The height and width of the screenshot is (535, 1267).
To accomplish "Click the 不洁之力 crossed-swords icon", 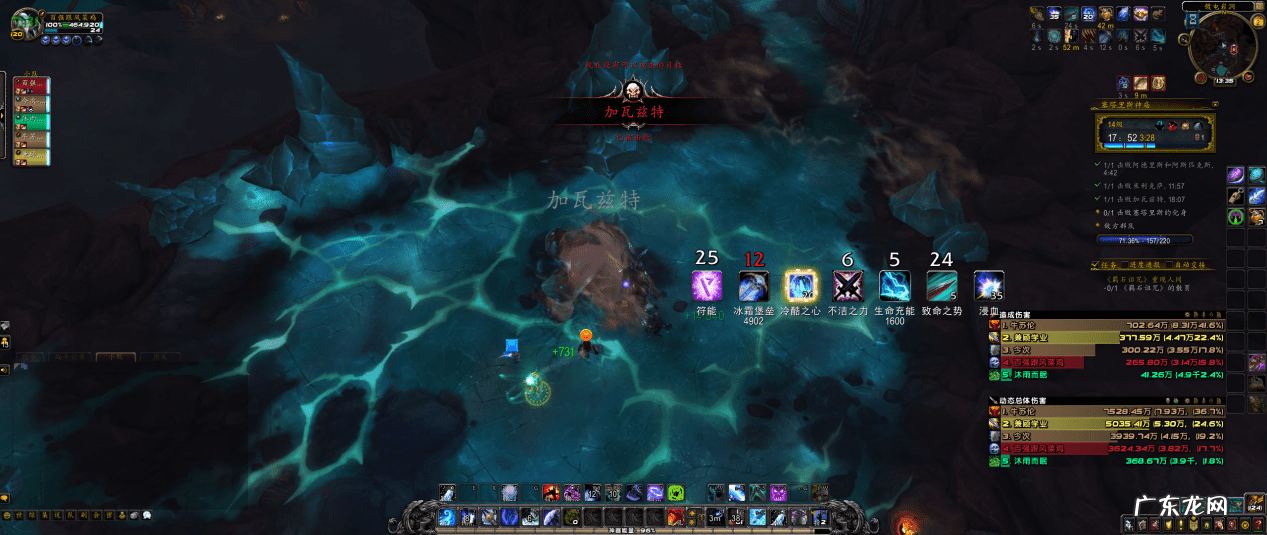I will [x=848, y=286].
